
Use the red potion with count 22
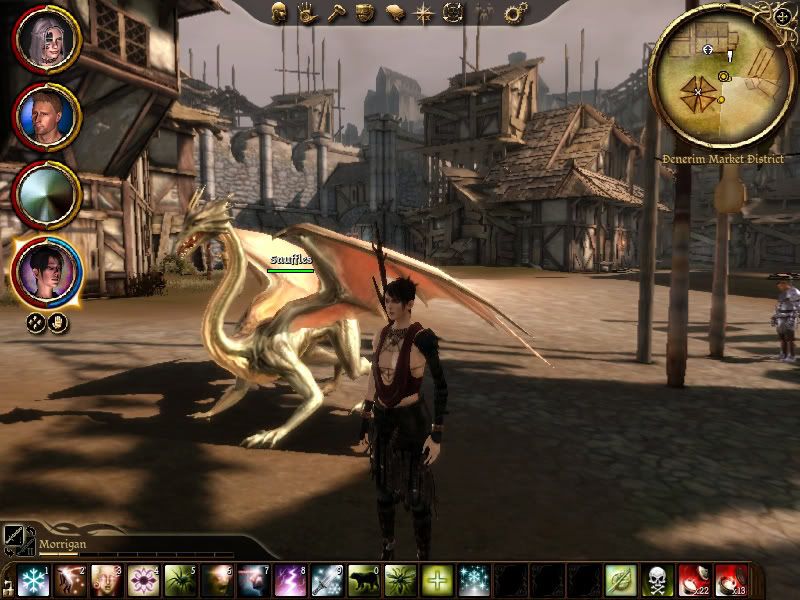(x=693, y=581)
